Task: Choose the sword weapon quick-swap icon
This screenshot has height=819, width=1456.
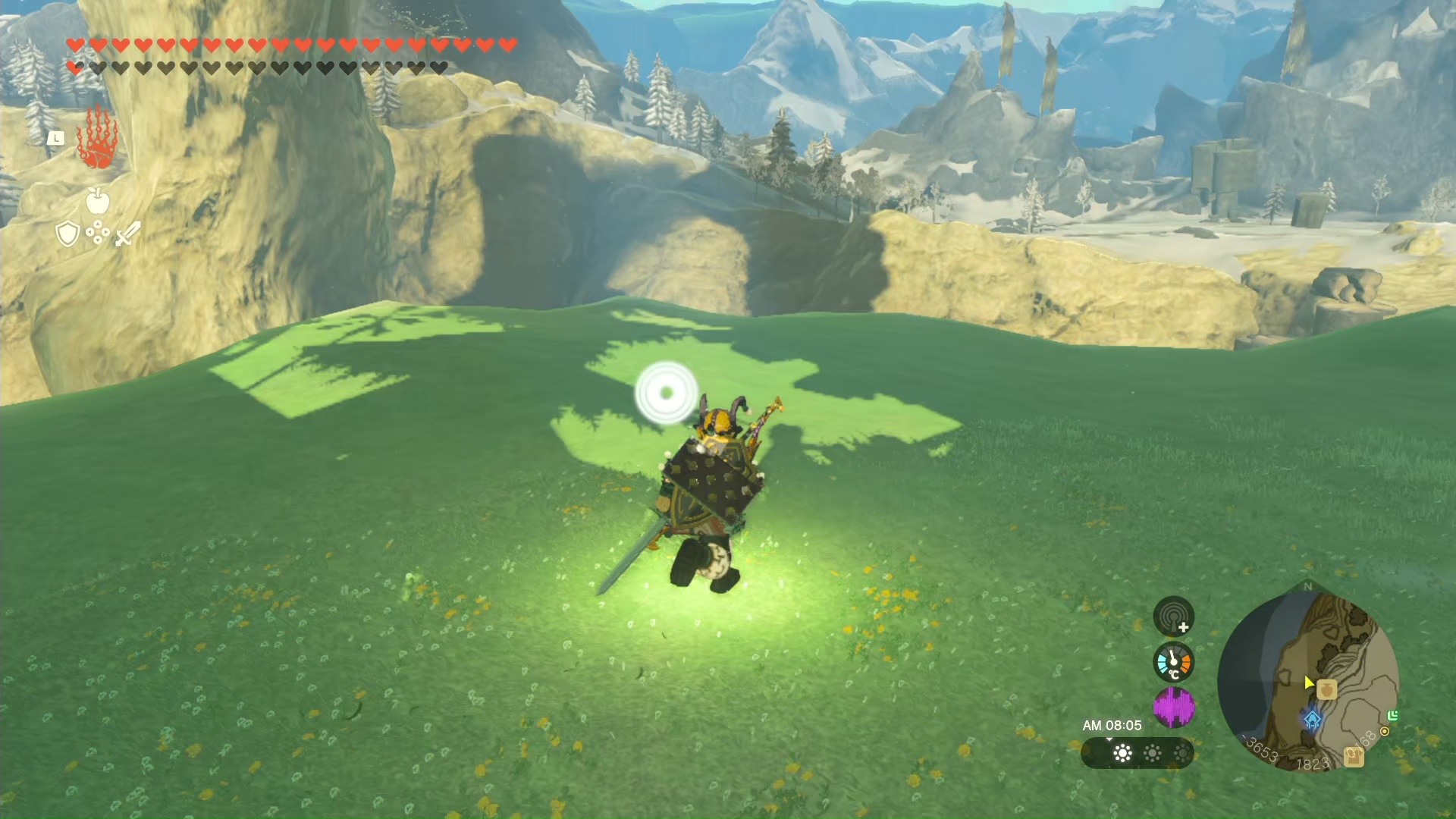Action: click(x=127, y=234)
